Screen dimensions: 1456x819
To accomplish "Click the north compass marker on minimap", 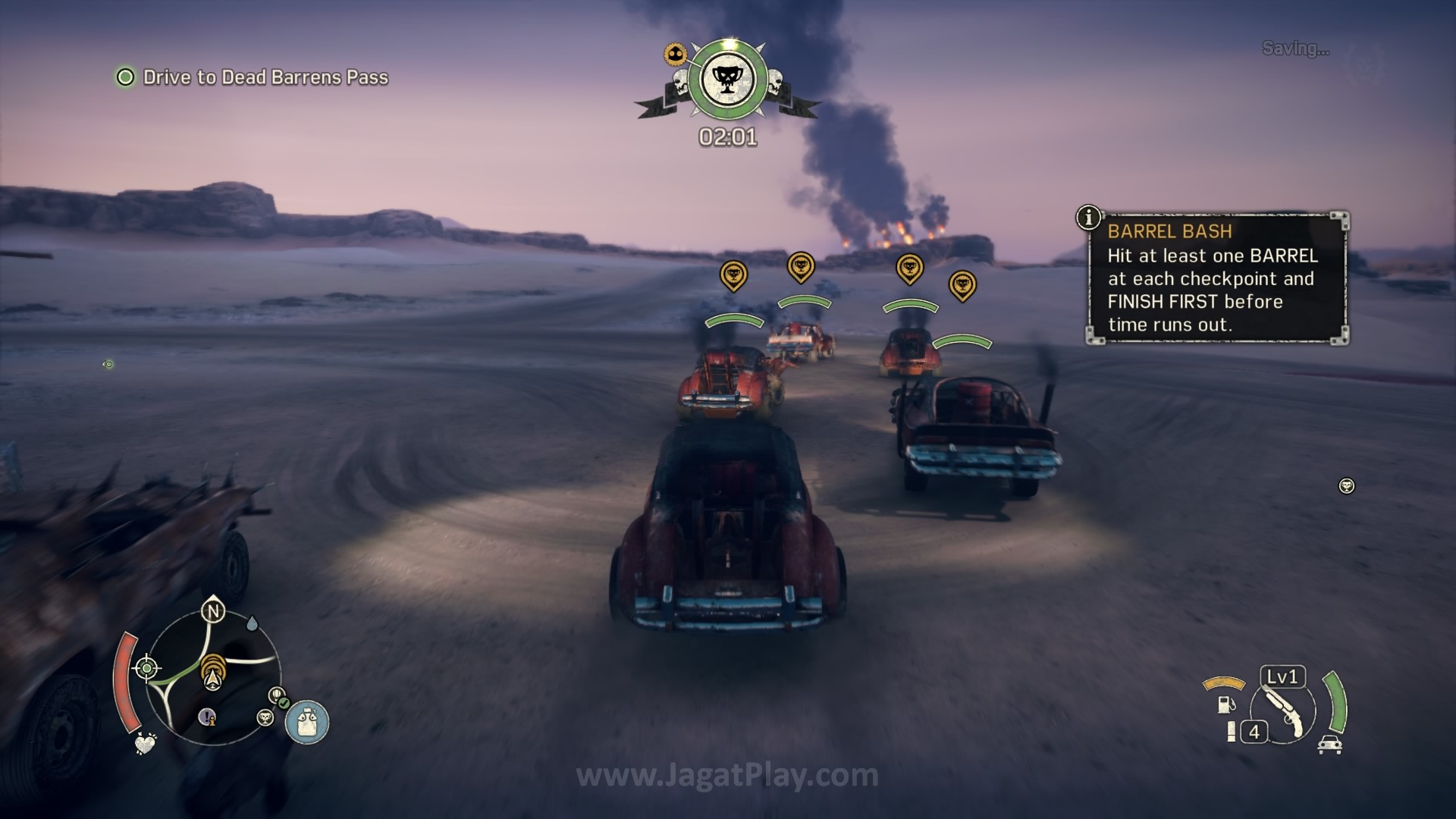I will click(x=213, y=611).
